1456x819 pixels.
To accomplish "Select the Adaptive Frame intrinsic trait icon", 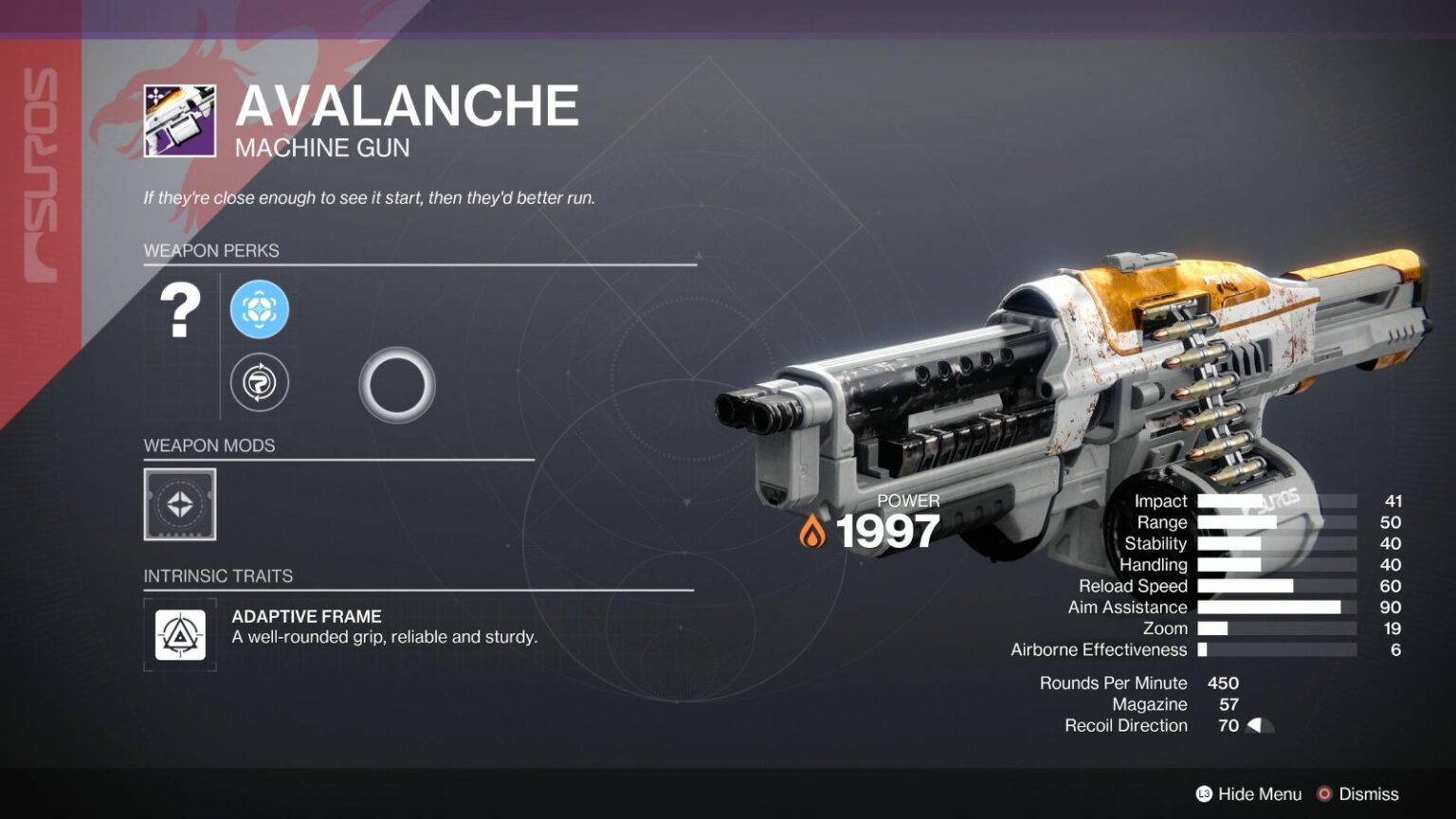I will (x=180, y=636).
